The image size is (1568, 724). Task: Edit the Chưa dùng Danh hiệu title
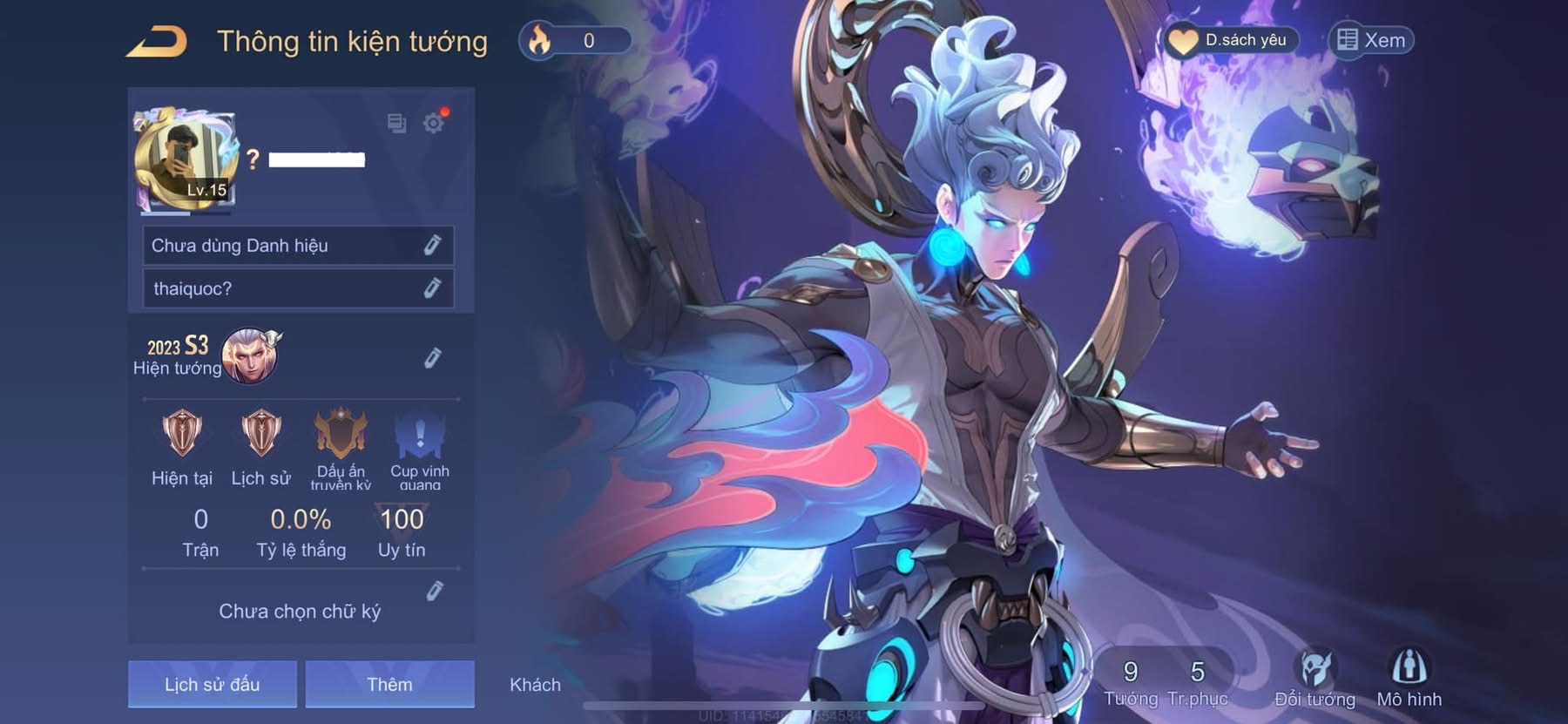point(432,246)
